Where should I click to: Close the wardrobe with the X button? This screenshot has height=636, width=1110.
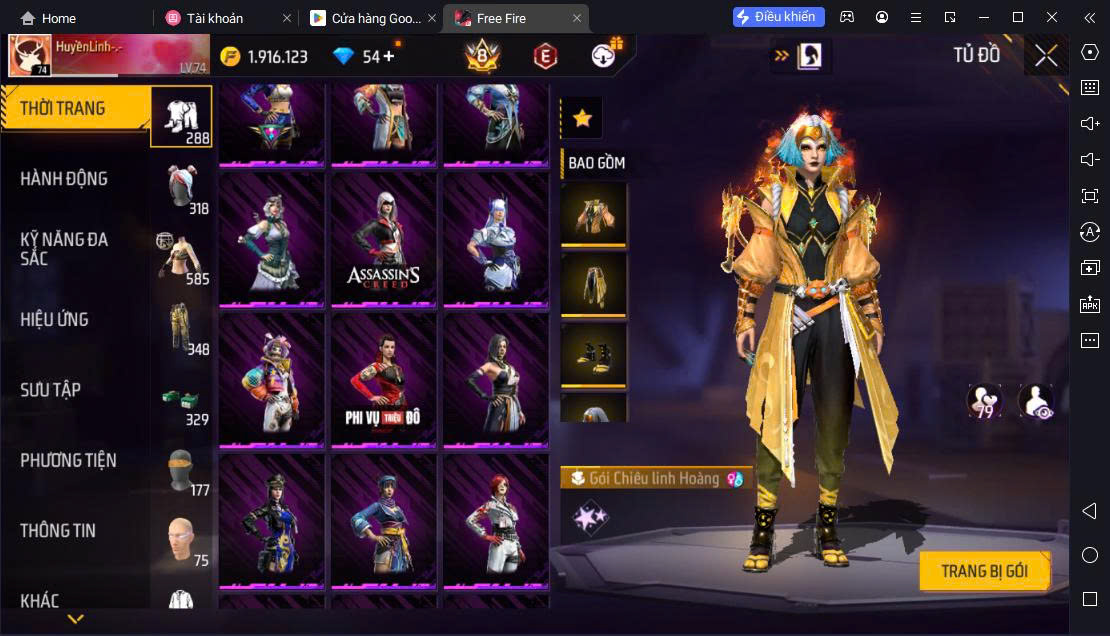point(1046,56)
